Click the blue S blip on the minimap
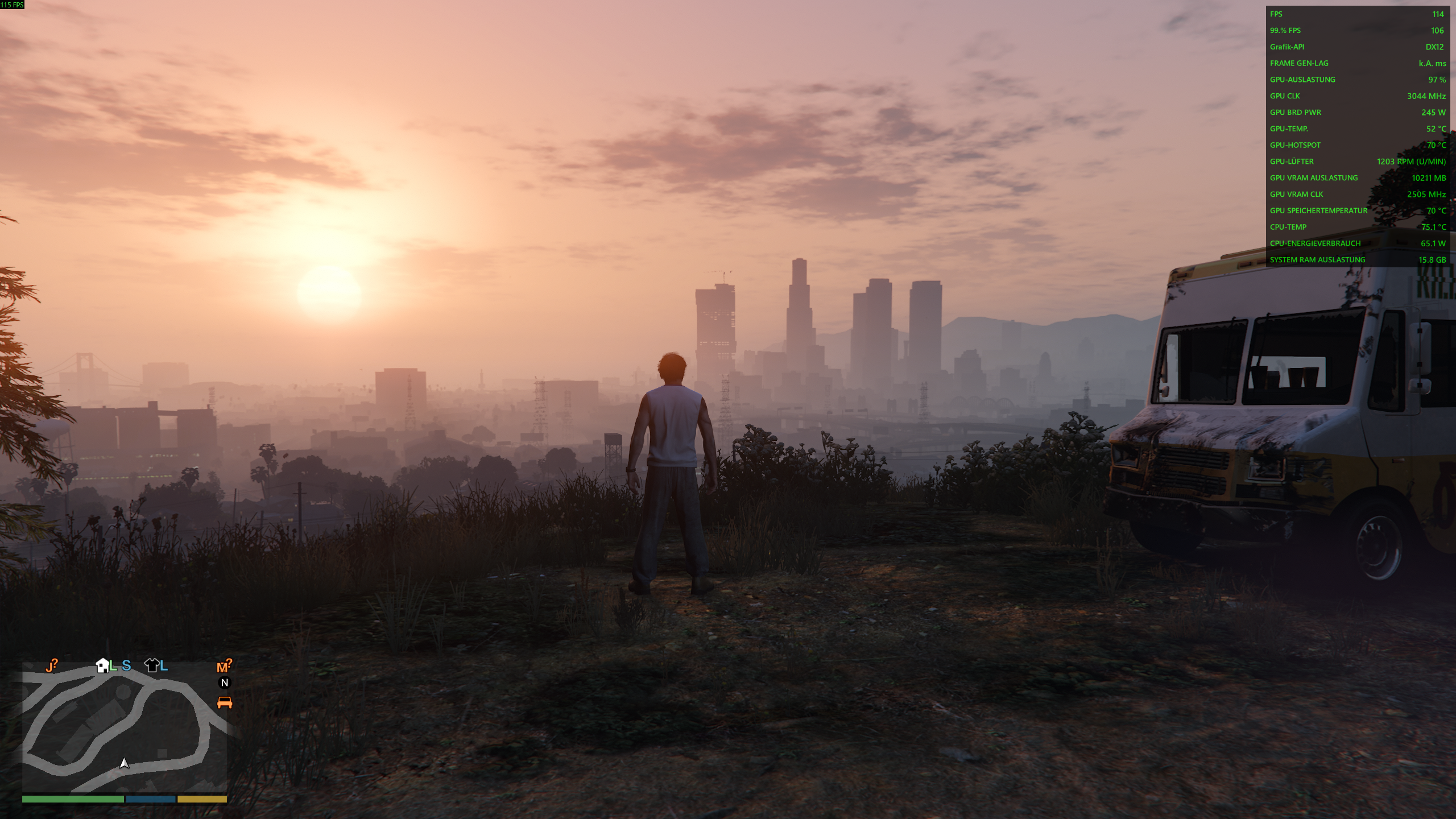 [x=126, y=667]
